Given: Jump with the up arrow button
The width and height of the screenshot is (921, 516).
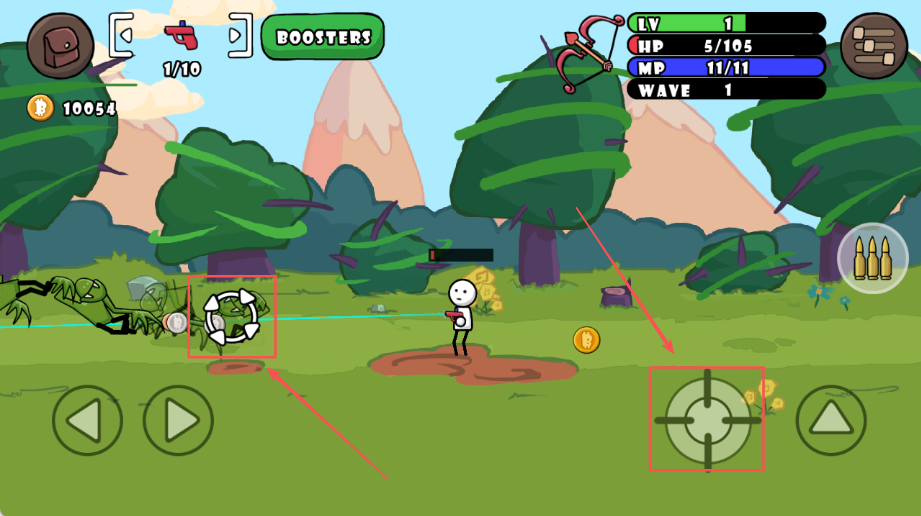Looking at the screenshot, I should (x=830, y=420).
